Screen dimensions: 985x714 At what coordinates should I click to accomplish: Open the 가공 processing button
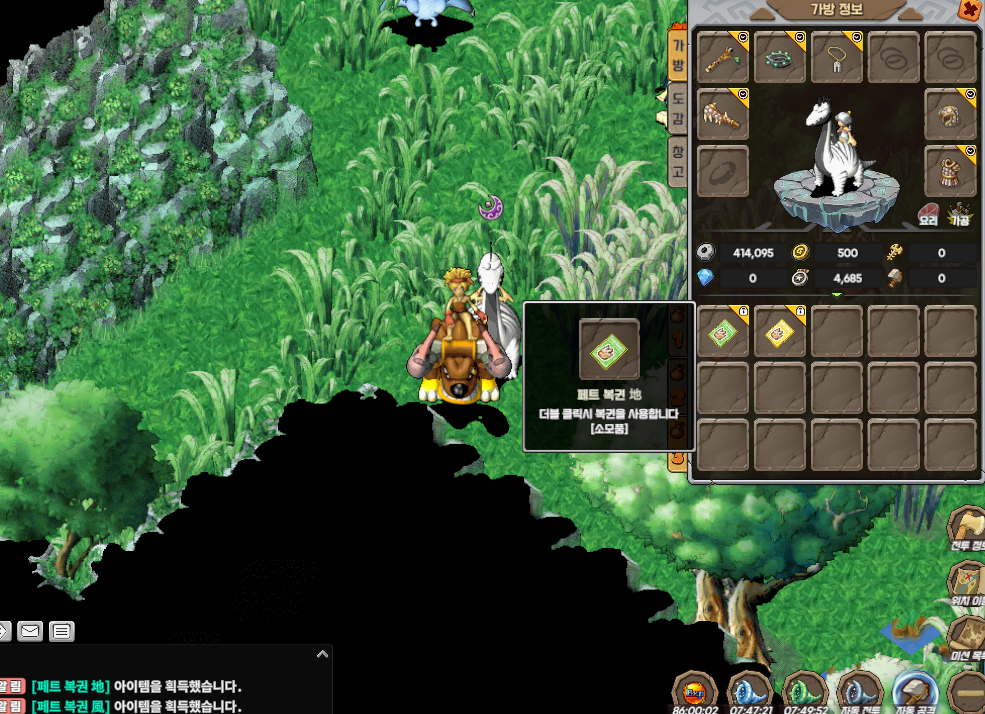[960, 215]
